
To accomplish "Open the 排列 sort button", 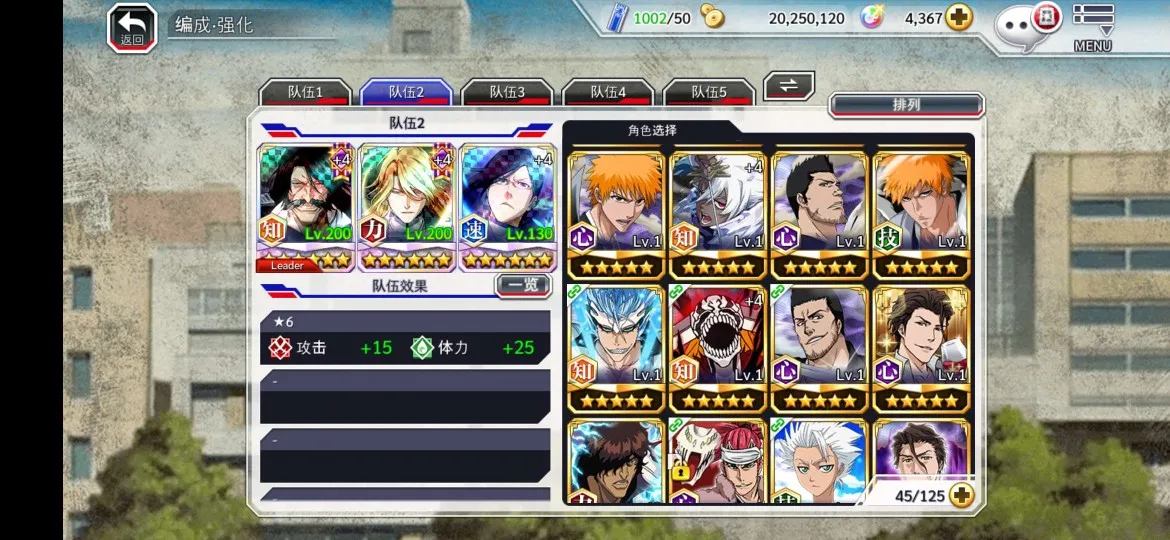I will coord(906,105).
